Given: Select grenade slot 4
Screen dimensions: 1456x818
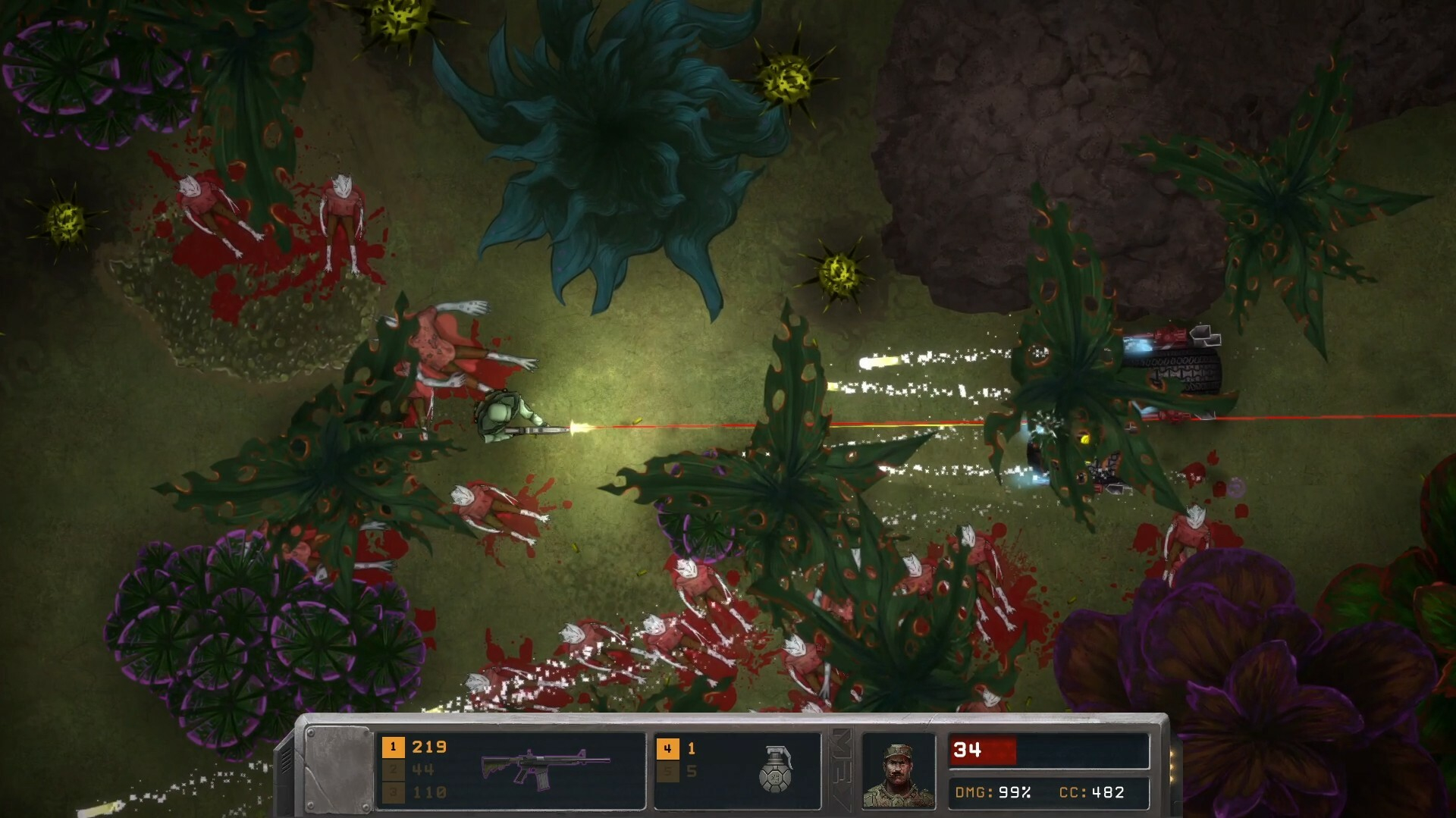Looking at the screenshot, I should coord(667,749).
